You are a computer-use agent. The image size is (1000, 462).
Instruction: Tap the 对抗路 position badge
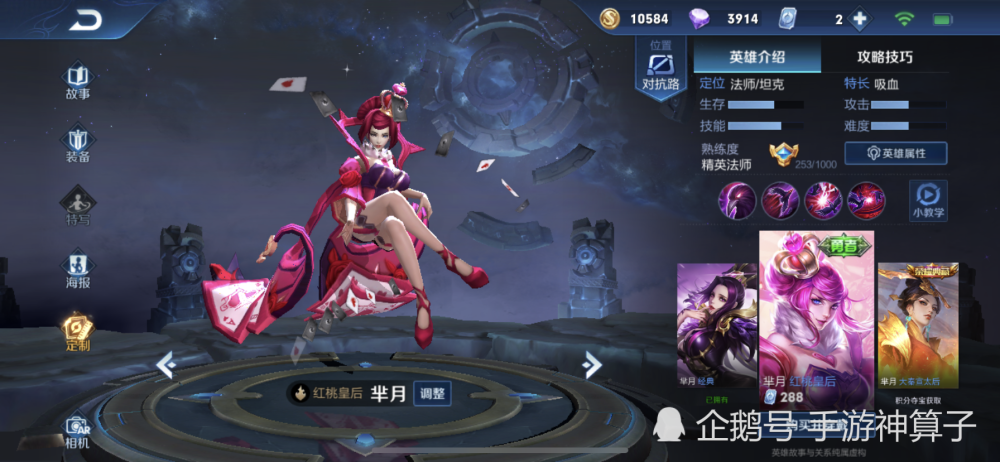click(x=660, y=71)
